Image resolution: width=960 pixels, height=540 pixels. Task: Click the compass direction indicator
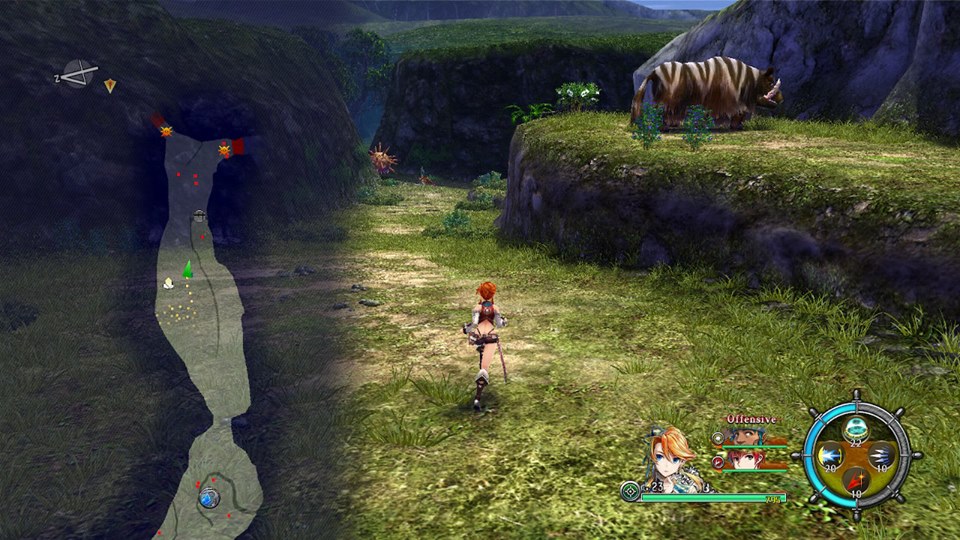78,74
